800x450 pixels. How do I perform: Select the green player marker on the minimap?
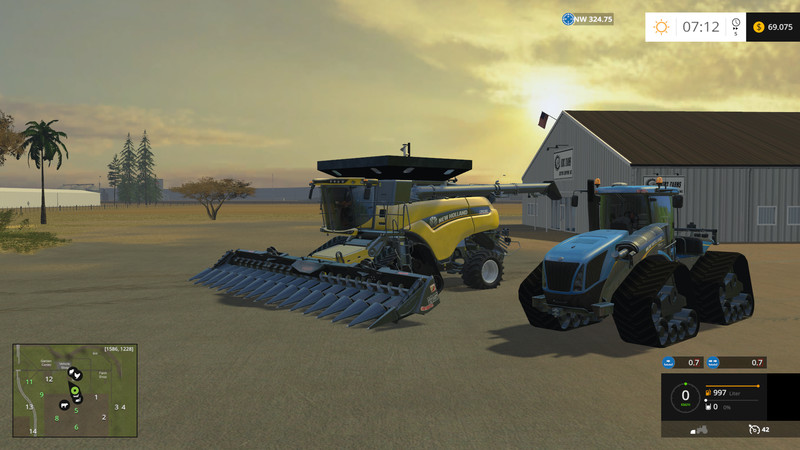74,389
